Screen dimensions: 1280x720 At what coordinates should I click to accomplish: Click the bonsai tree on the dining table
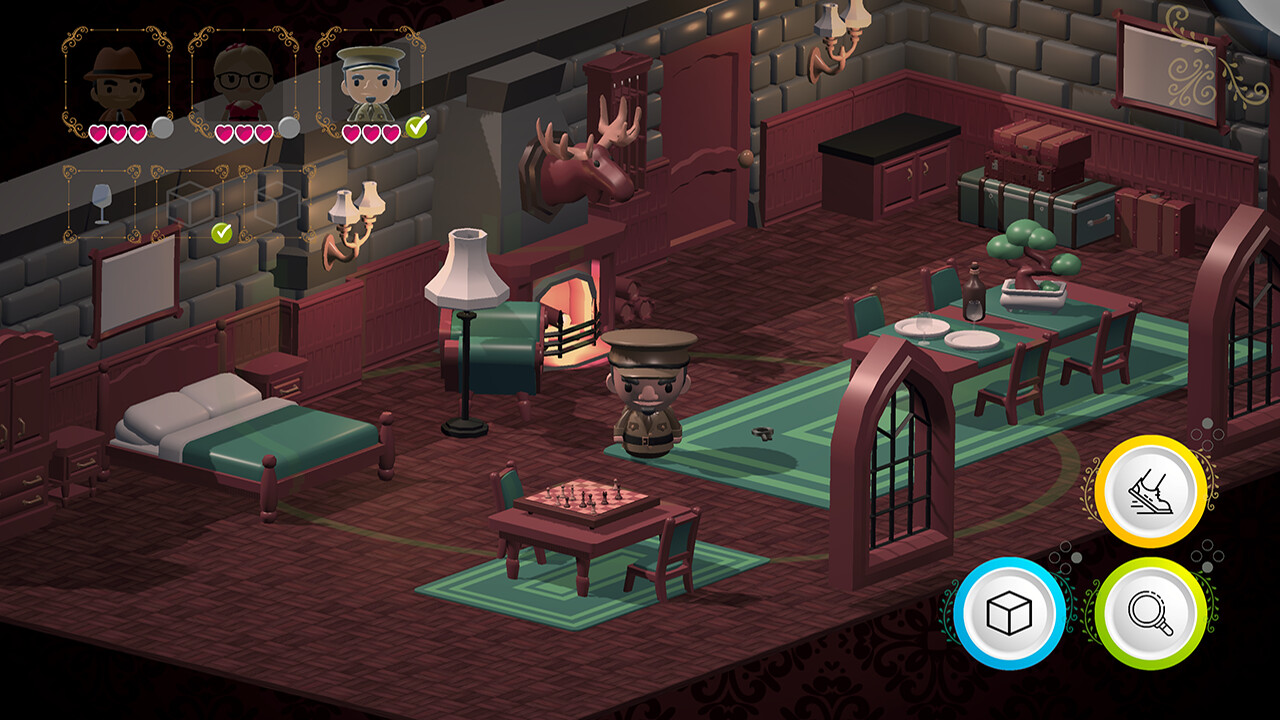[x=1028, y=260]
